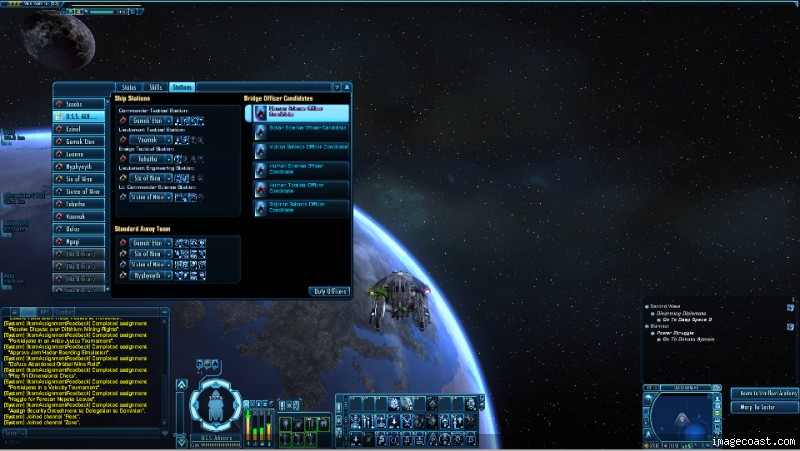Select the Stations tab

[182, 88]
